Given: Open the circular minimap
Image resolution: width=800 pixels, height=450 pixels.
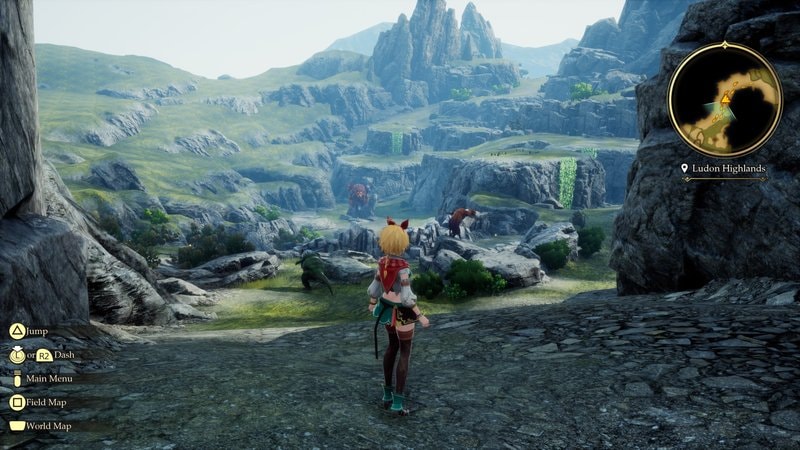Looking at the screenshot, I should 725,99.
